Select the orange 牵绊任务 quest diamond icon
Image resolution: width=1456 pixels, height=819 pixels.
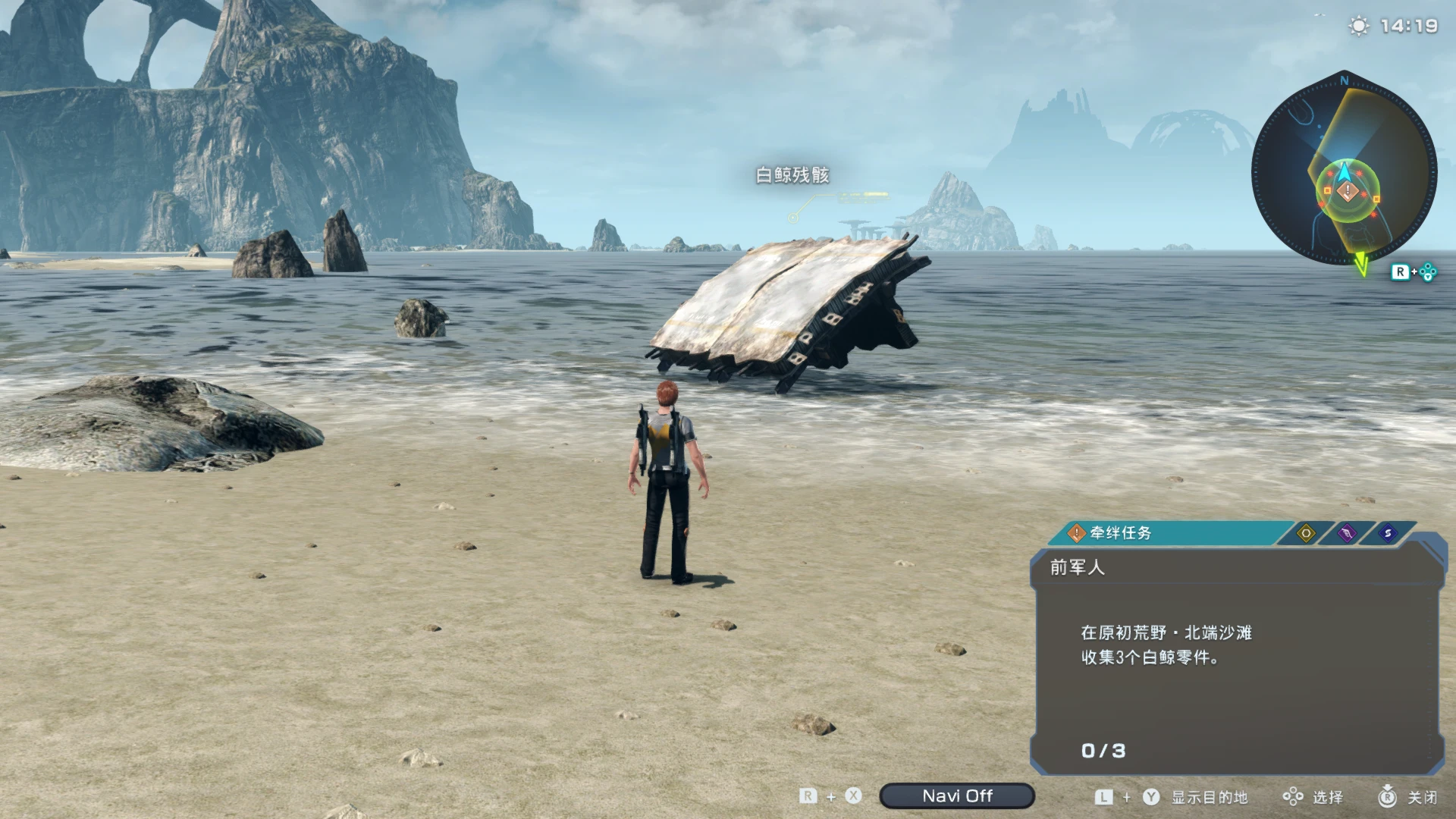click(1076, 533)
